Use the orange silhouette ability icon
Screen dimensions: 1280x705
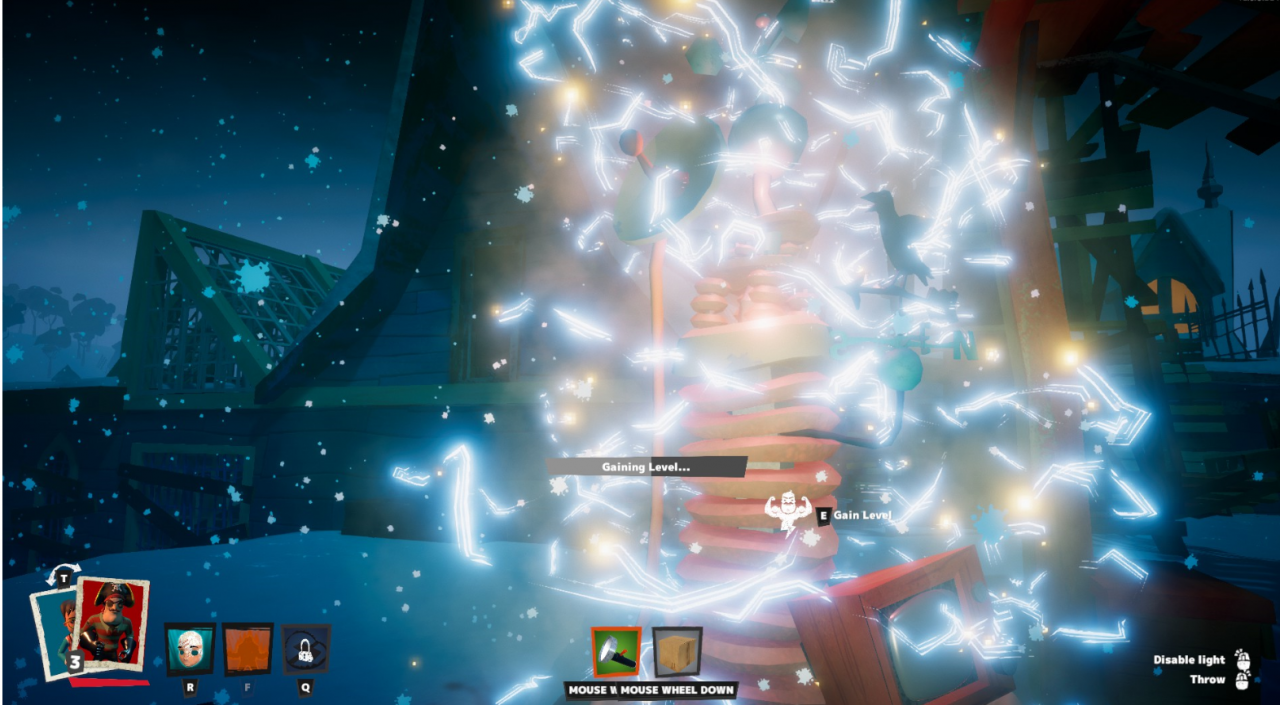coord(247,649)
